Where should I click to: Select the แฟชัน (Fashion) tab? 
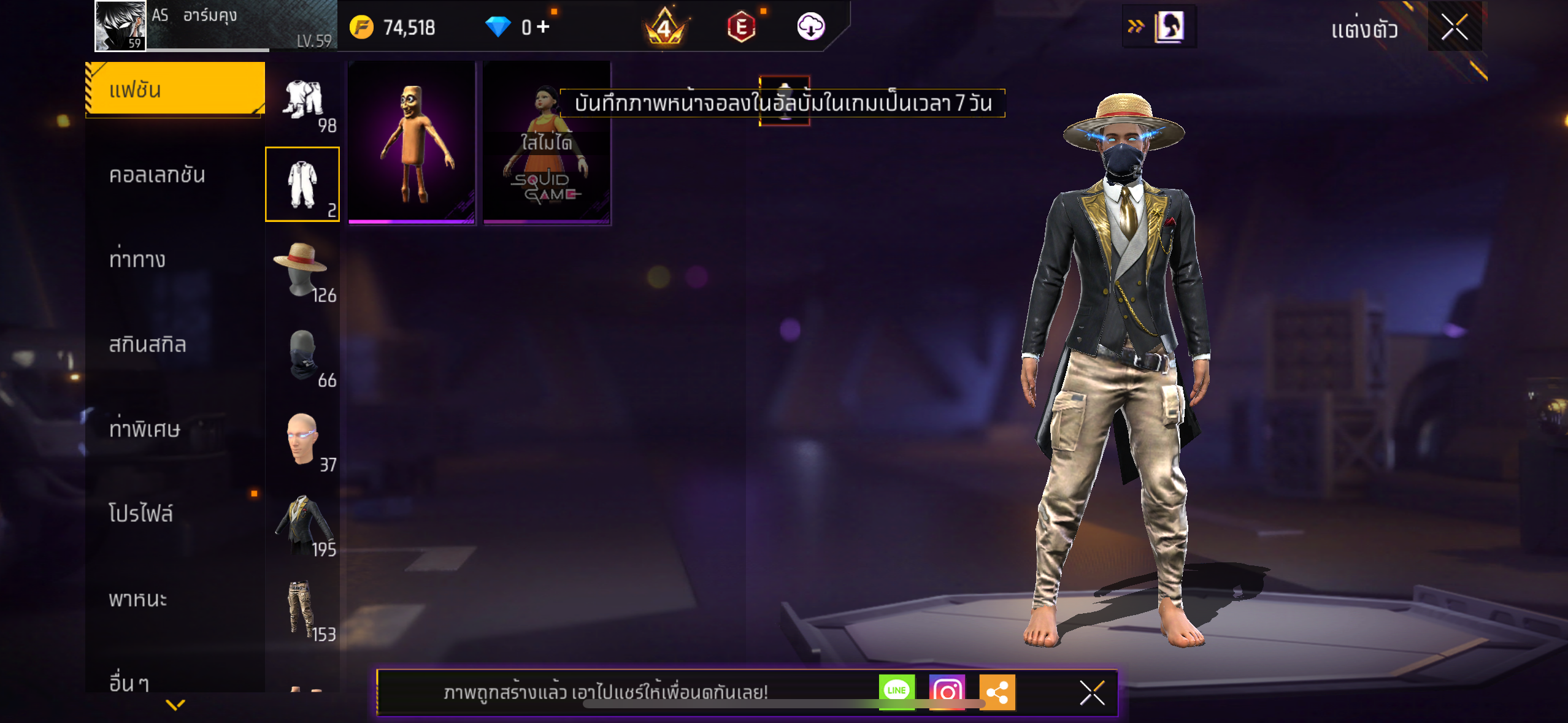click(175, 90)
